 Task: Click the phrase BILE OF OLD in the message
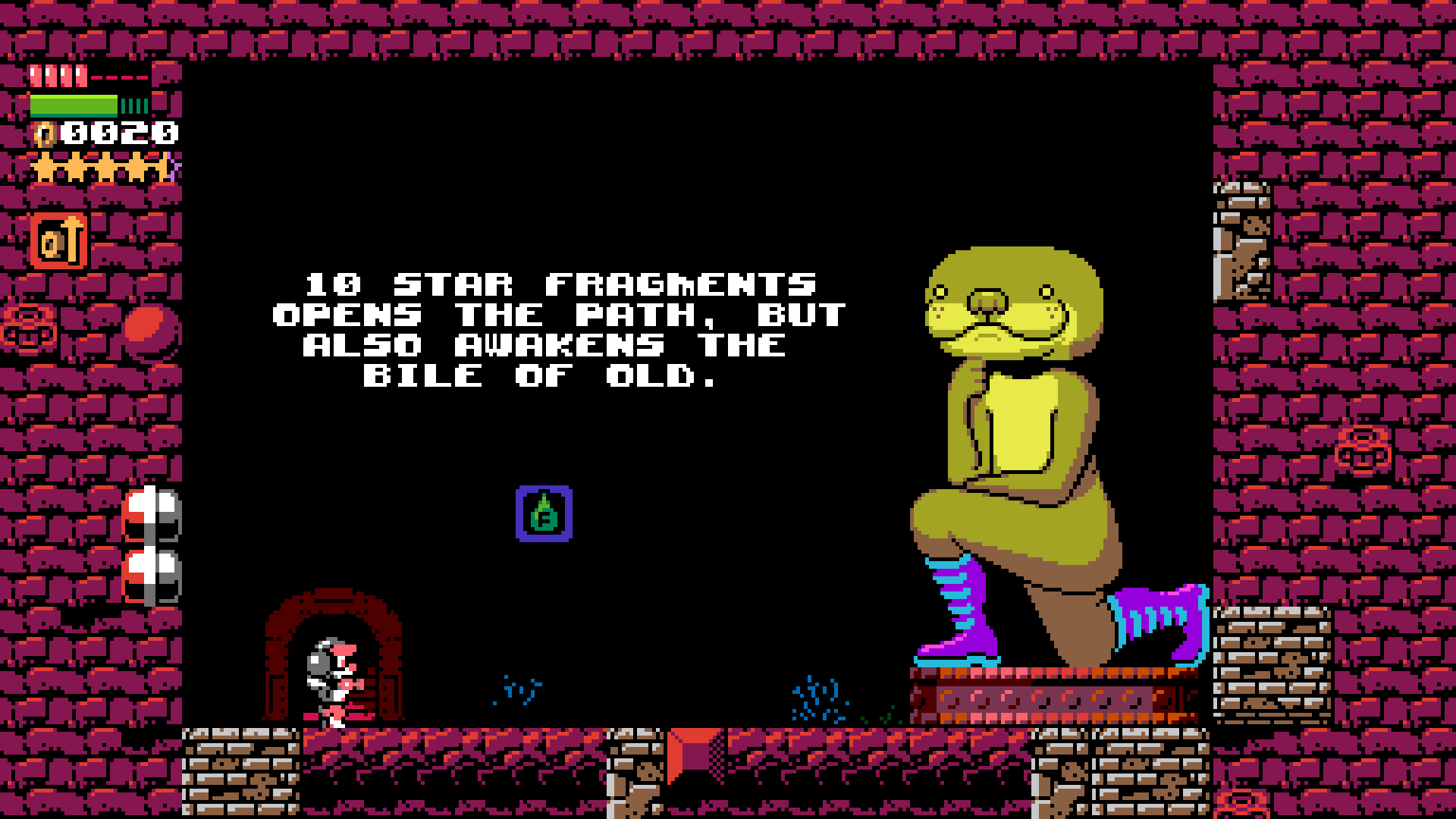click(540, 375)
